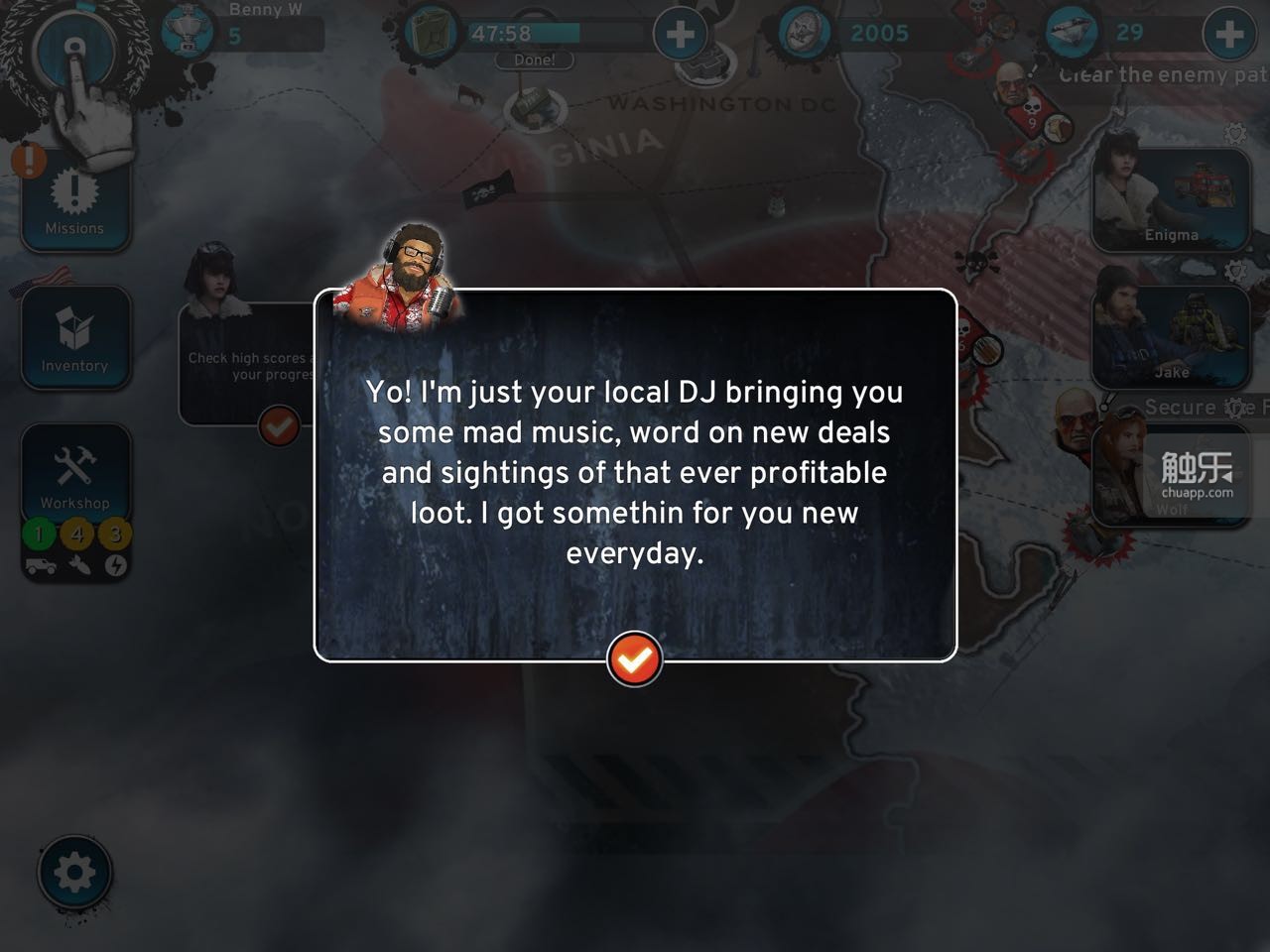The height and width of the screenshot is (952, 1270).
Task: Enter the Workshop
Action: pyautogui.click(x=74, y=476)
